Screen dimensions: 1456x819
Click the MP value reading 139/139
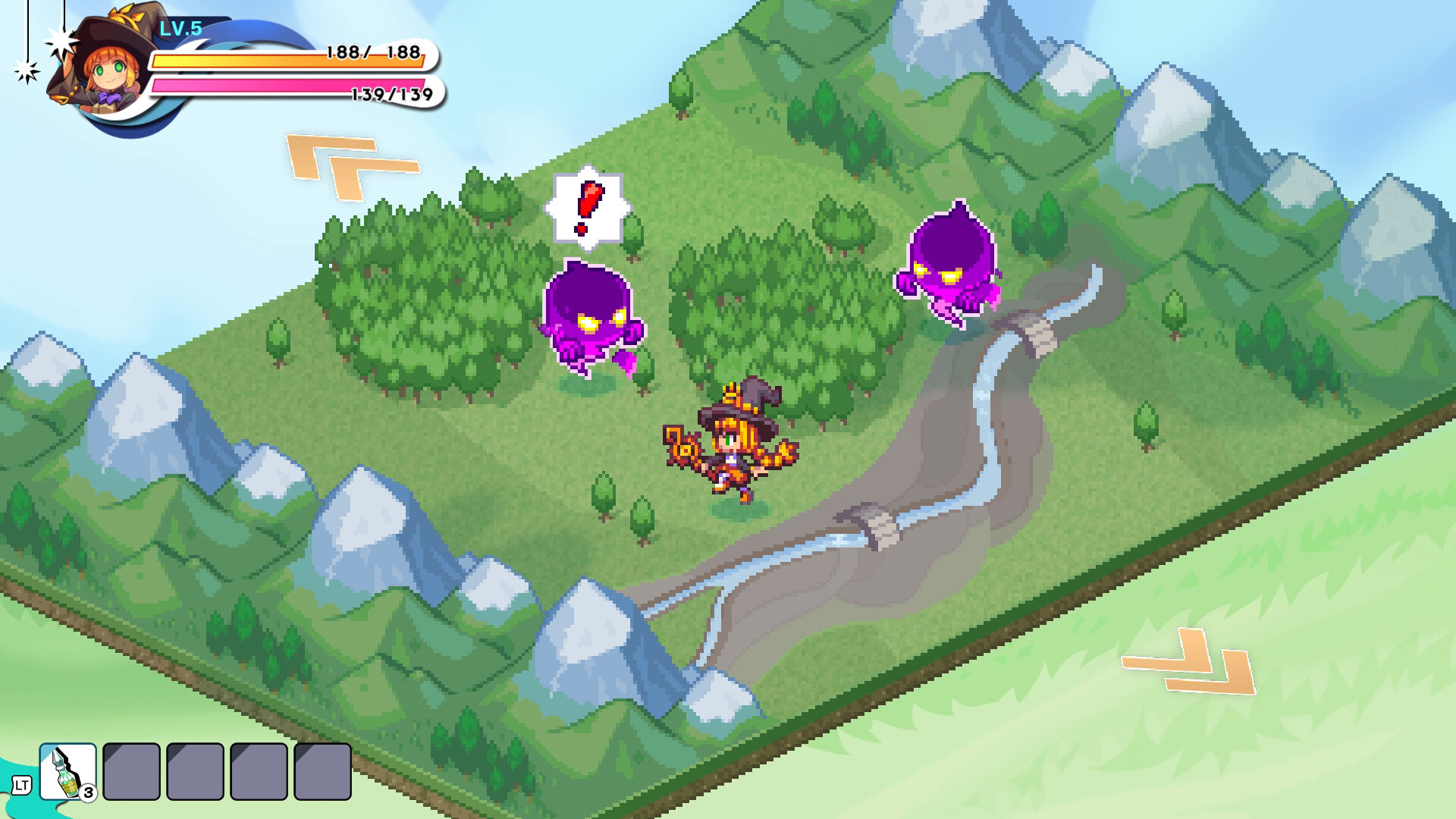pyautogui.click(x=391, y=96)
